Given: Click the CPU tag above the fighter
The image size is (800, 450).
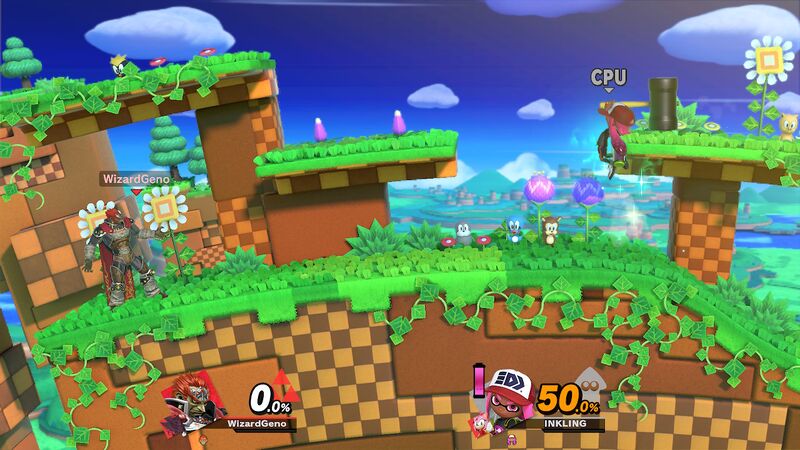Looking at the screenshot, I should pos(608,77).
